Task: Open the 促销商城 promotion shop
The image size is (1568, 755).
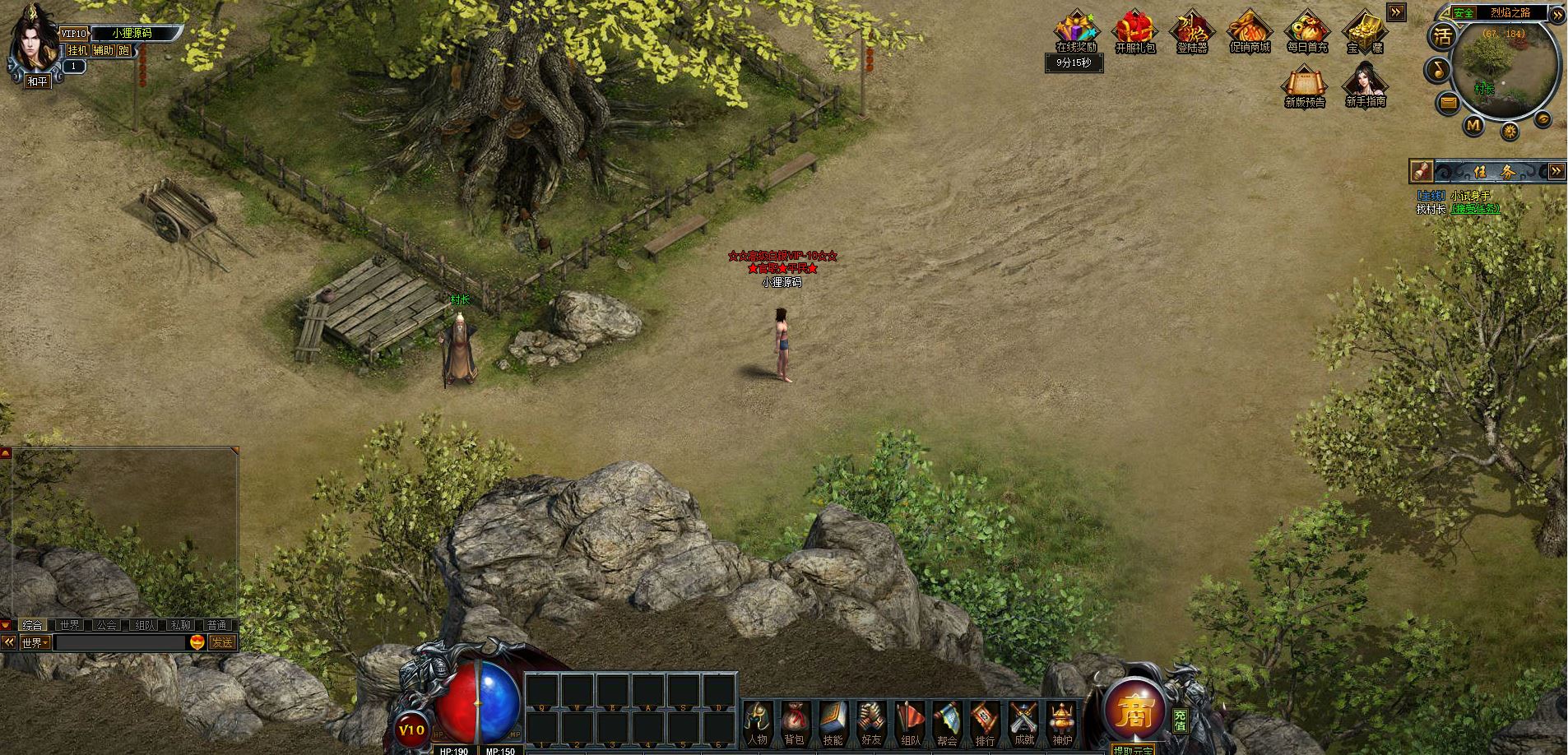Action: (x=1250, y=31)
